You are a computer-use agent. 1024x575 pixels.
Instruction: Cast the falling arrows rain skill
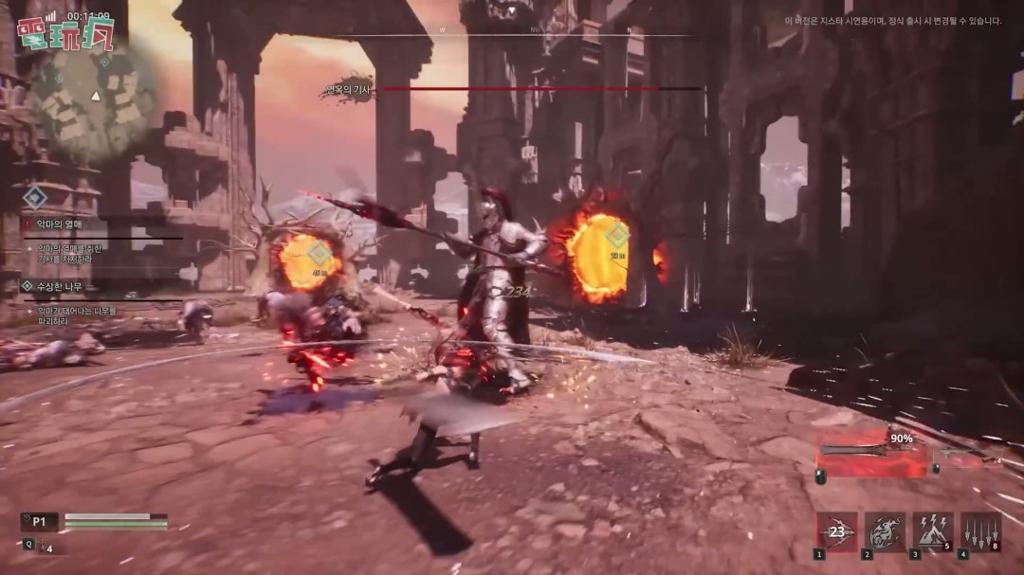click(980, 532)
